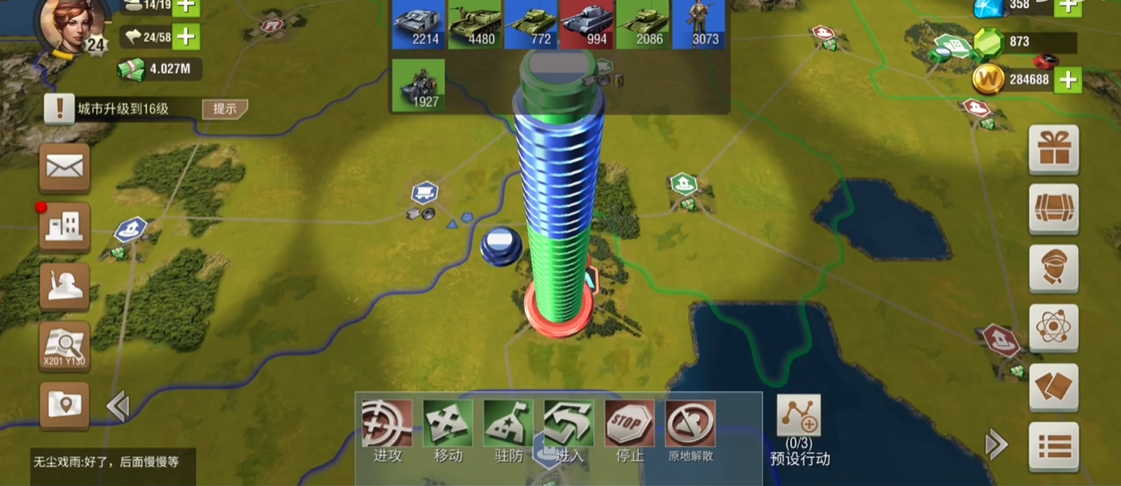Collapse the left side menu arrow
Screen dimensions: 1121x486
click(118, 406)
